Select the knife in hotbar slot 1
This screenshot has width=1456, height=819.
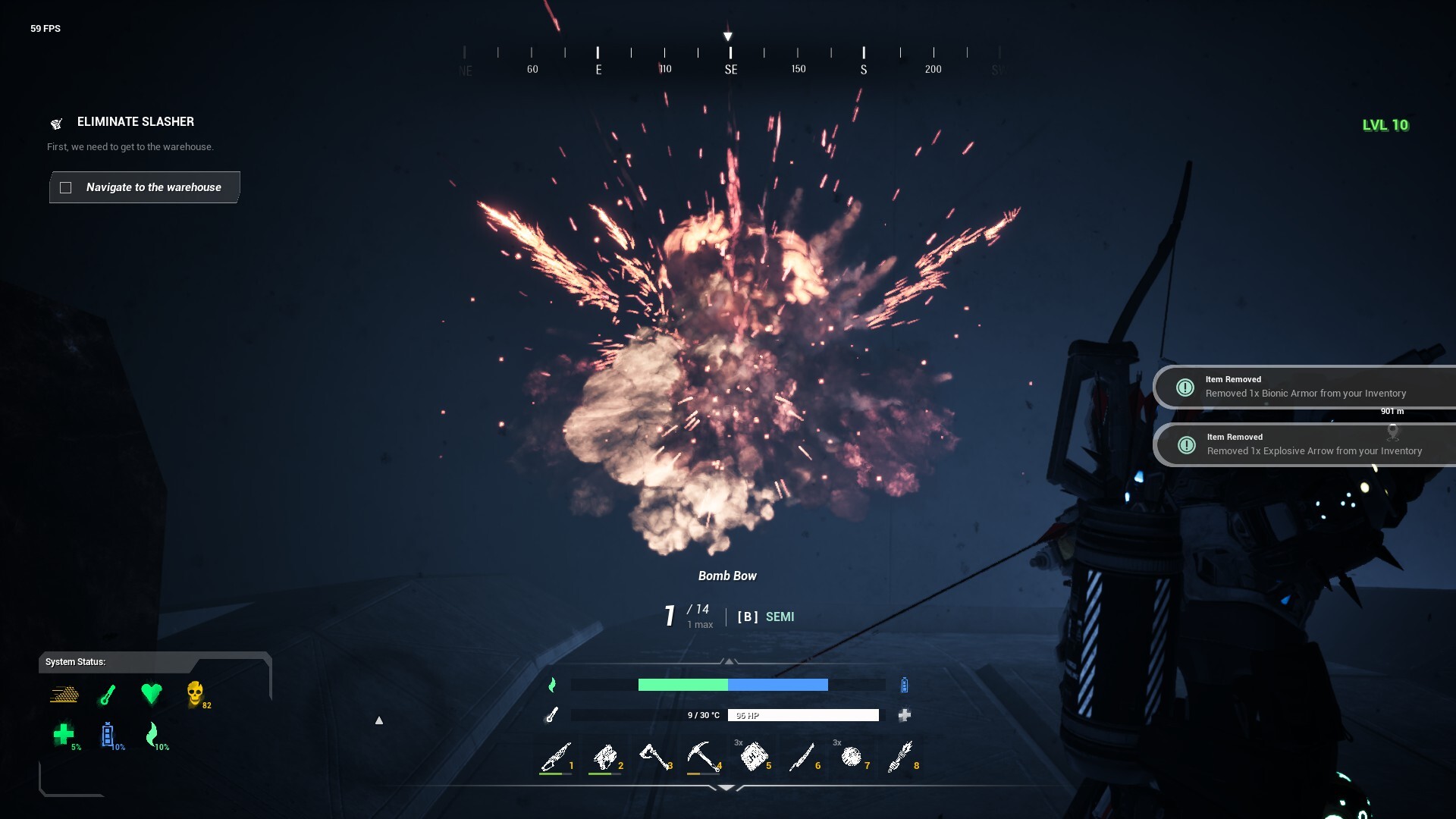point(557,756)
